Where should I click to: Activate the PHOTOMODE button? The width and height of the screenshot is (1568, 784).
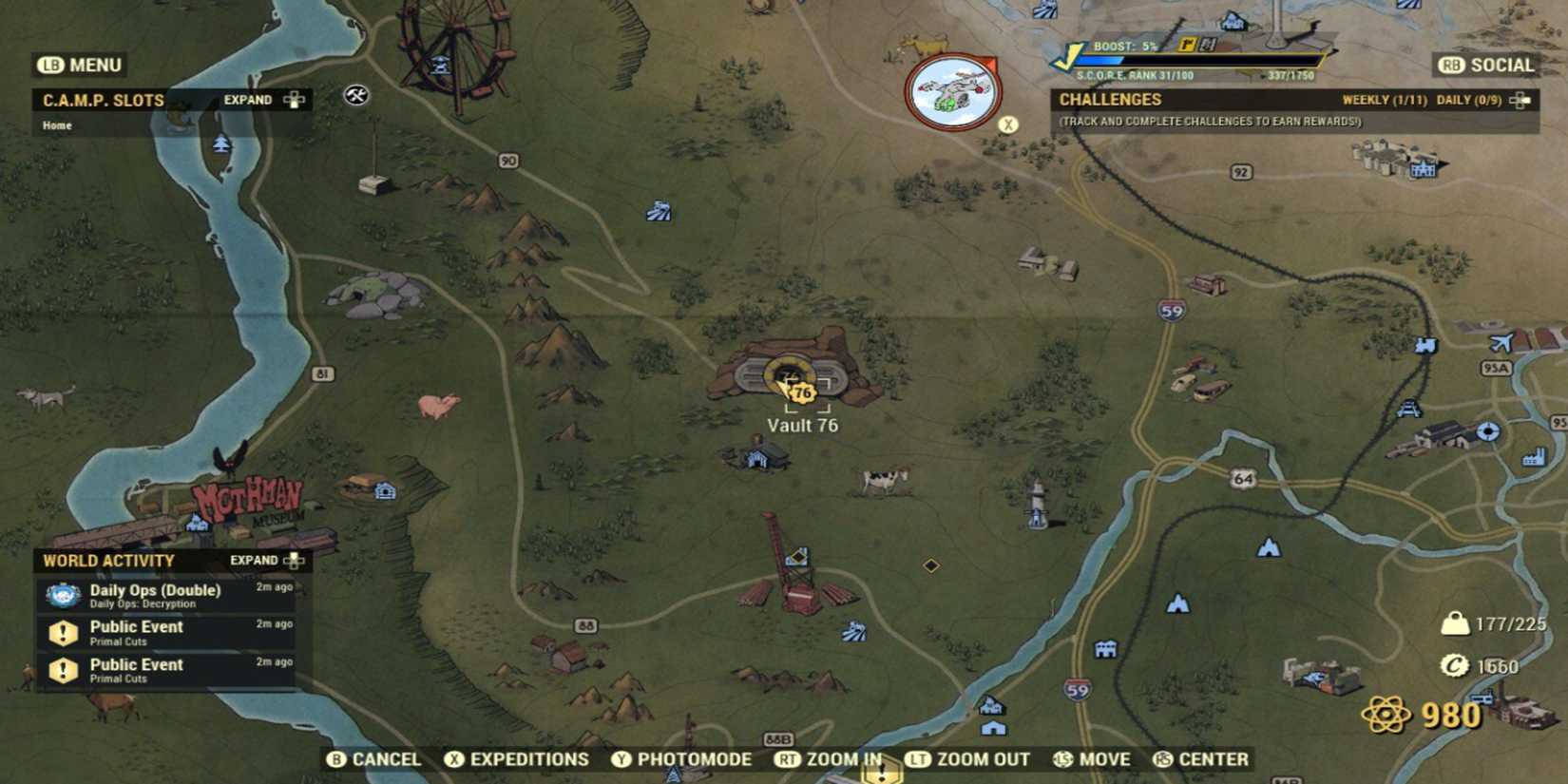click(684, 759)
